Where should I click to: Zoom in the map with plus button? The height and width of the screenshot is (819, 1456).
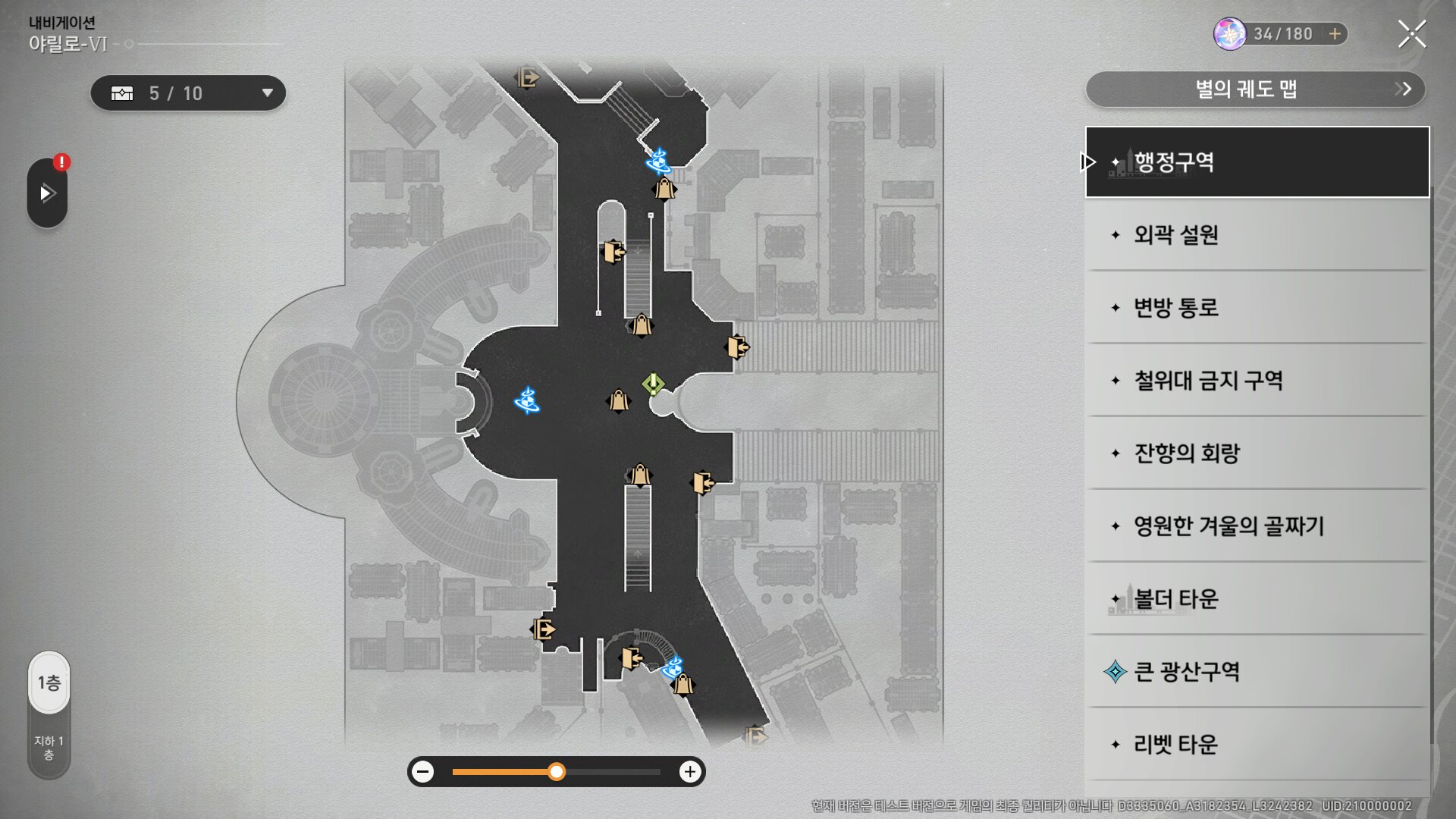click(689, 772)
